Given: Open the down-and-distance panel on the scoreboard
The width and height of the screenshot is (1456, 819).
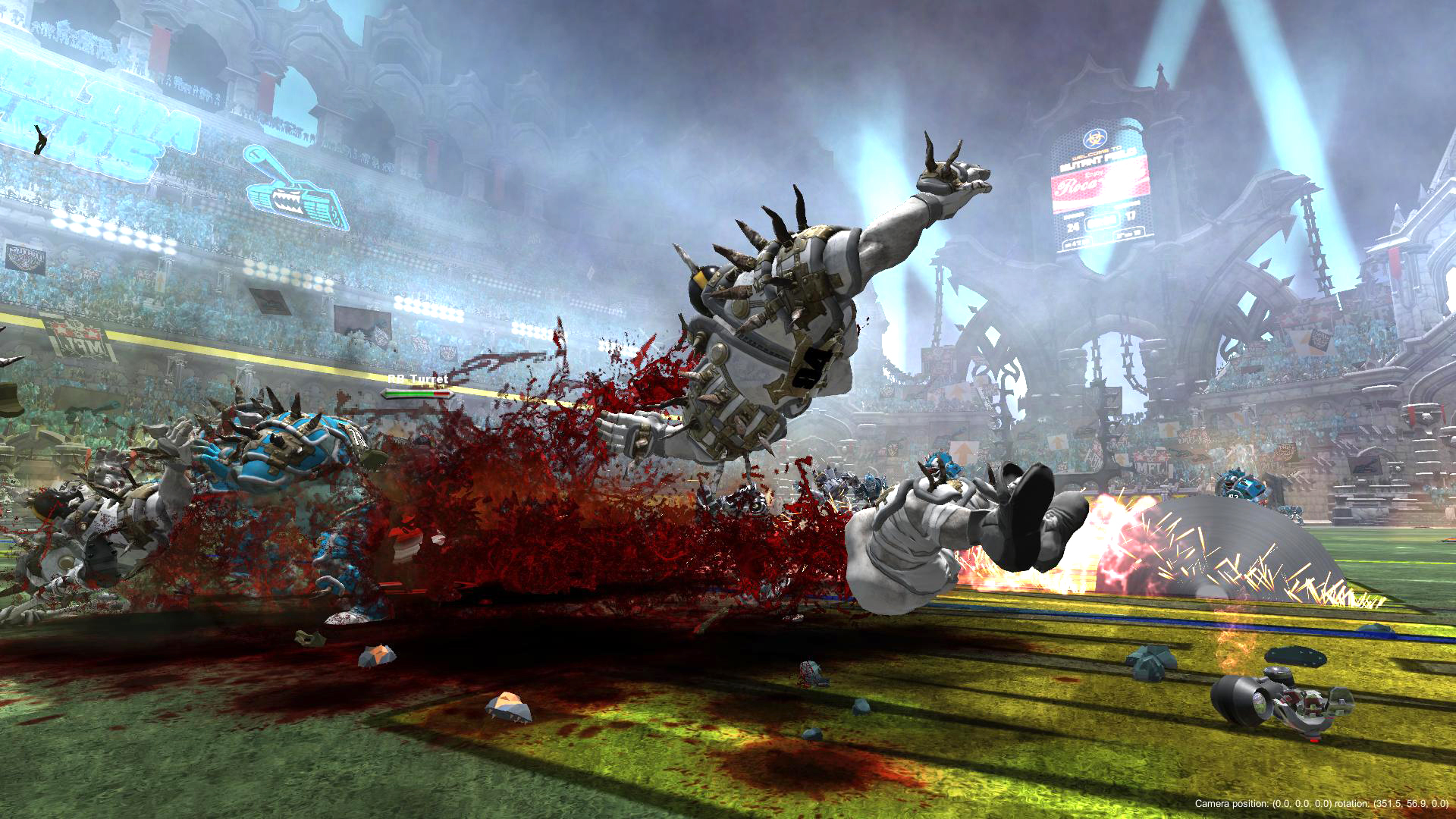Looking at the screenshot, I should [1129, 233].
